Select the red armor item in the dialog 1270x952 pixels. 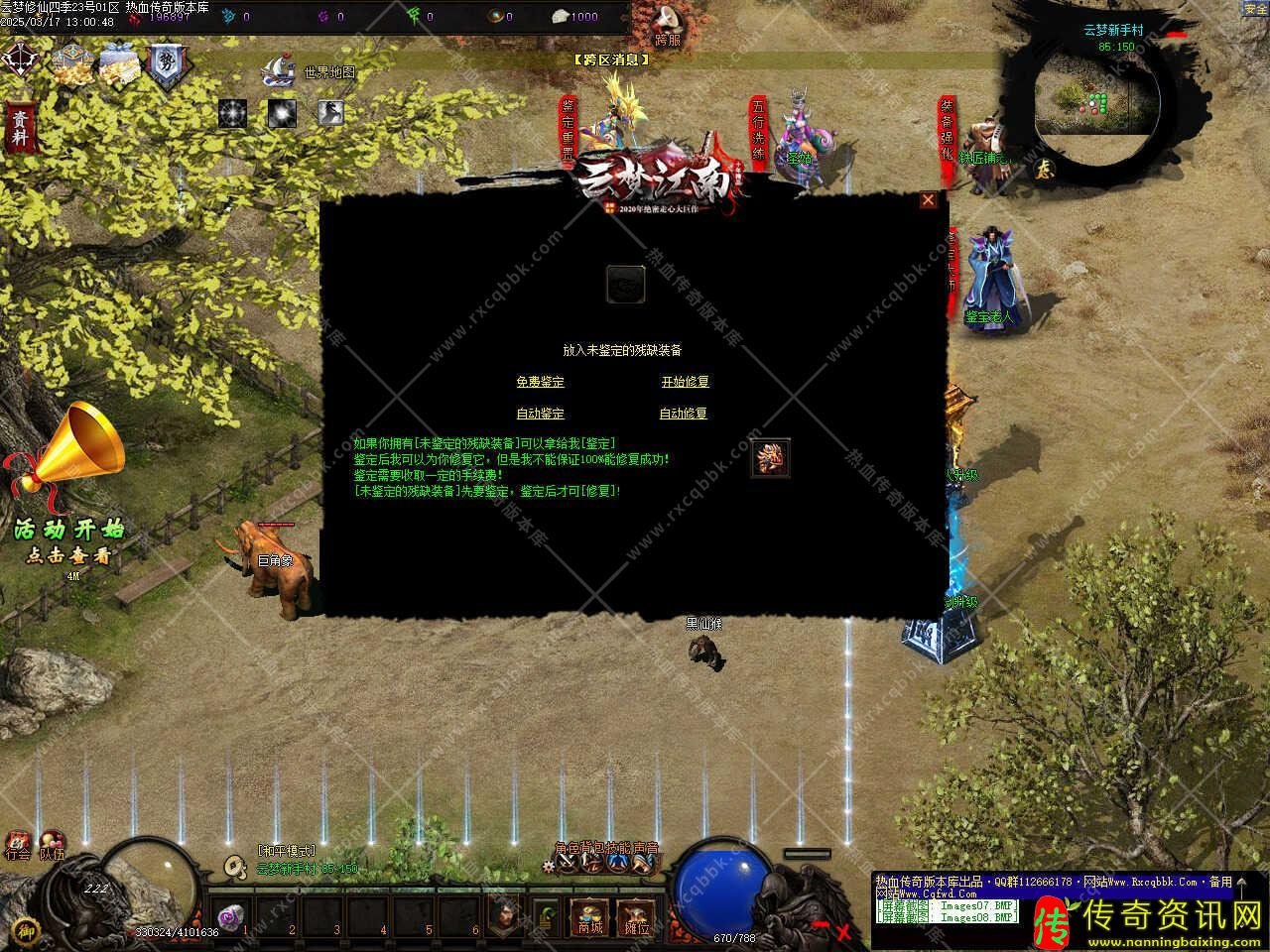(770, 458)
